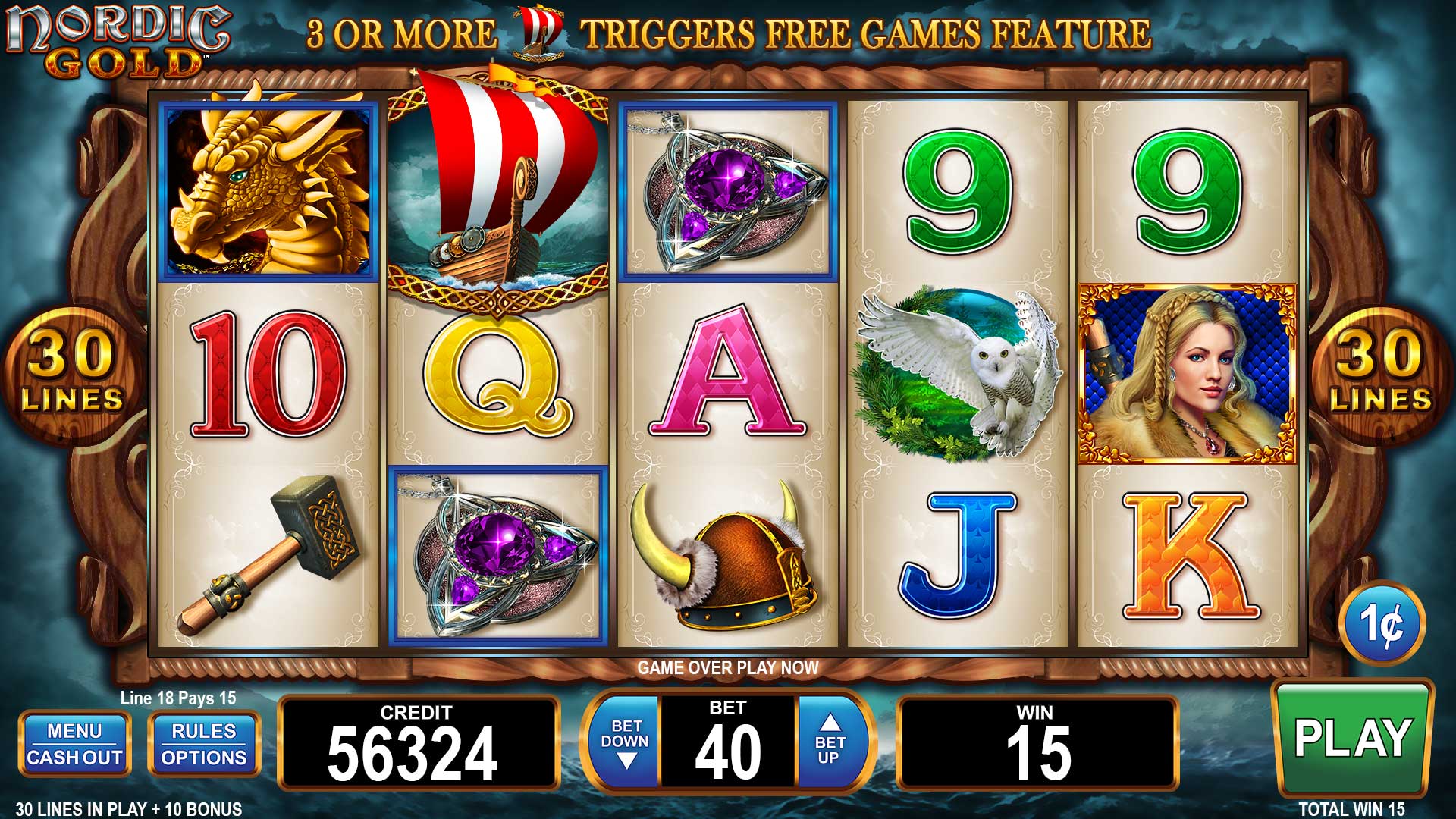Spin the reels with the PLAY button
Viewport: 1456px width, 819px height.
point(1352,738)
